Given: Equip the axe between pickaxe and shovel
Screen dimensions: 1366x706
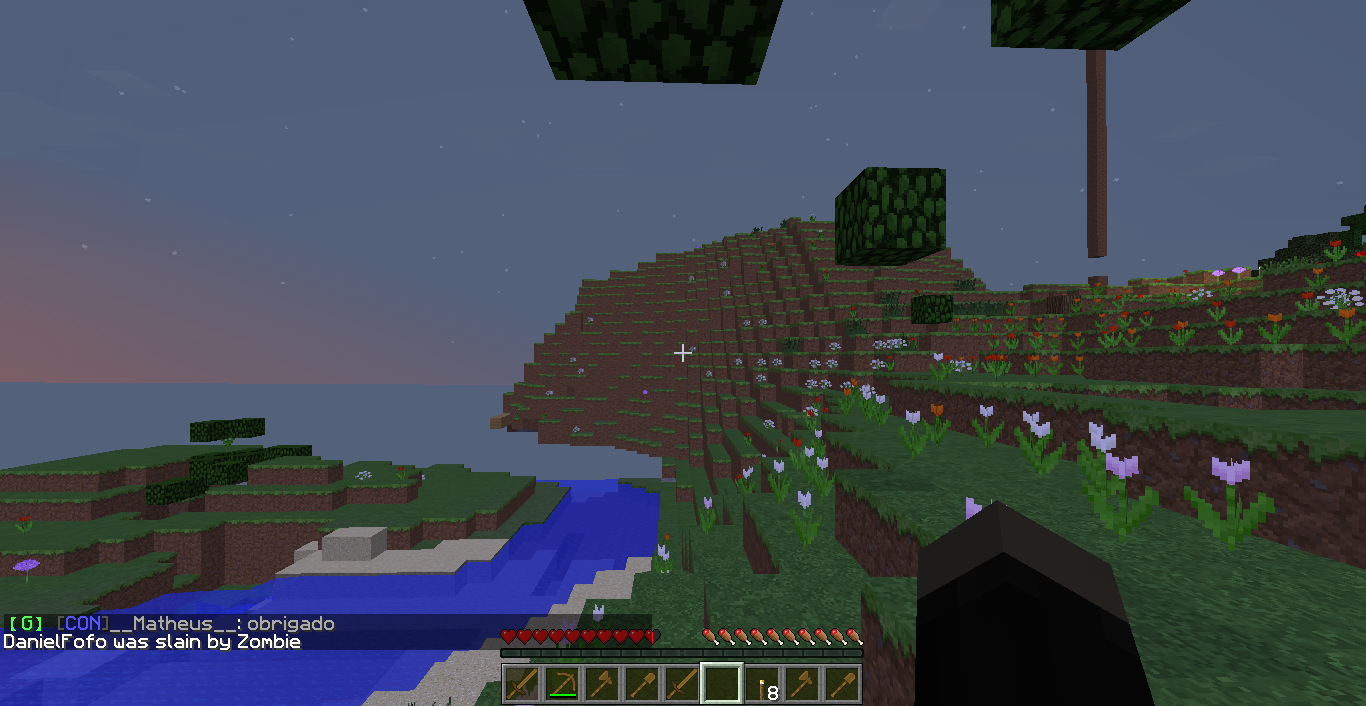Looking at the screenshot, I should coord(601,684).
